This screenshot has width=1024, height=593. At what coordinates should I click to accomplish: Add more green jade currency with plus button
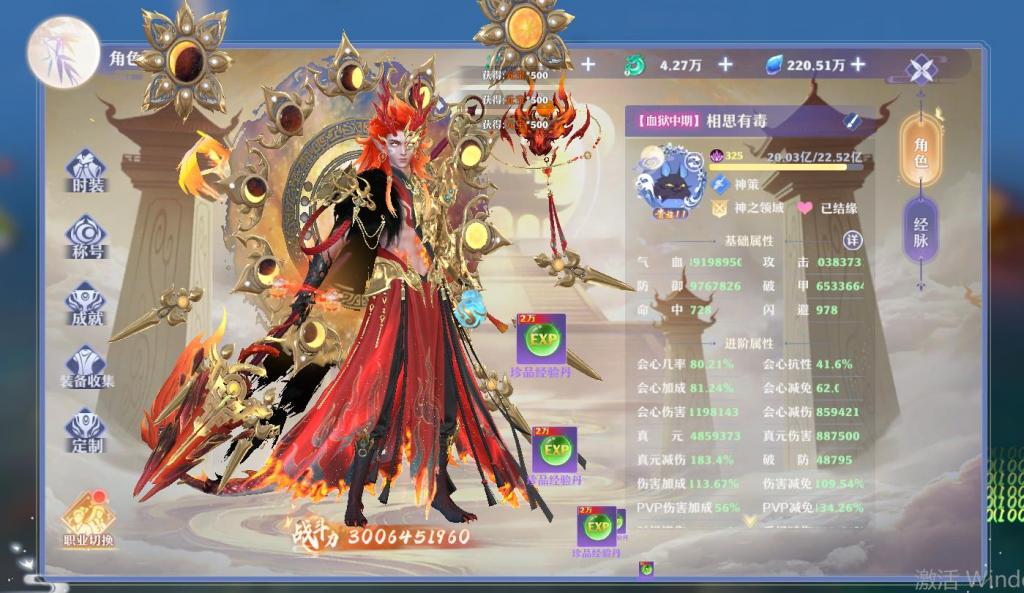[725, 65]
